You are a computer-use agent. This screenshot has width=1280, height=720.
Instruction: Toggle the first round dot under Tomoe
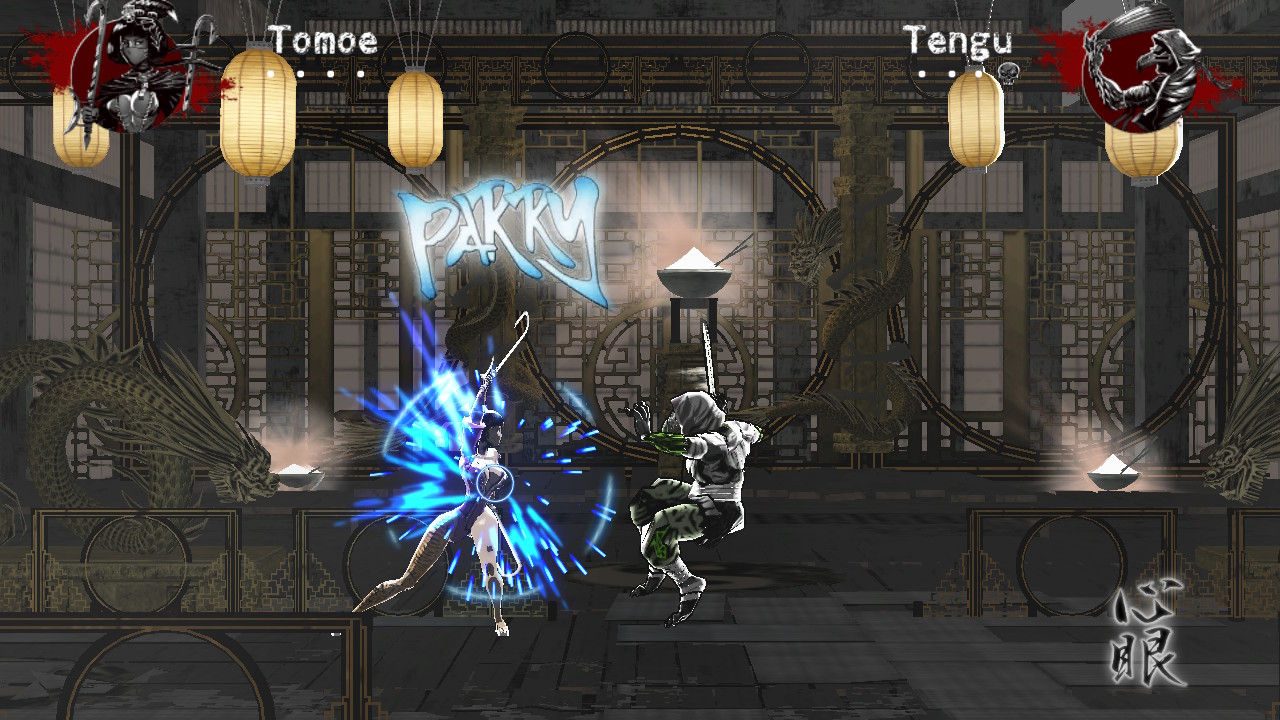click(x=271, y=73)
